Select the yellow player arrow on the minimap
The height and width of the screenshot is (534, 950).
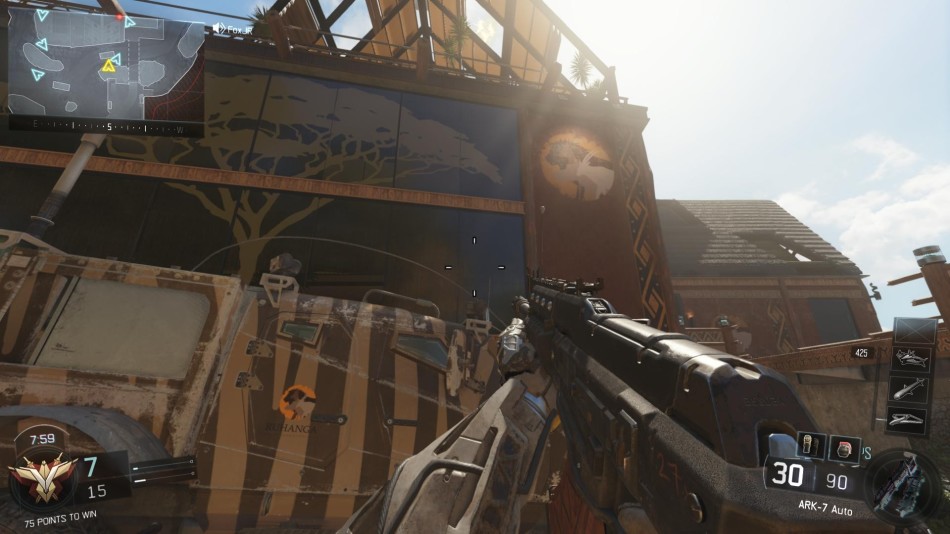coord(107,66)
